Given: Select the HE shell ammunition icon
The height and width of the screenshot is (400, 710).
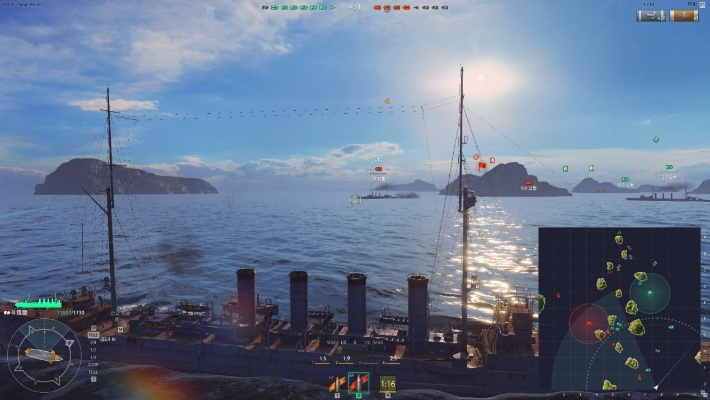Looking at the screenshot, I should point(337,383).
